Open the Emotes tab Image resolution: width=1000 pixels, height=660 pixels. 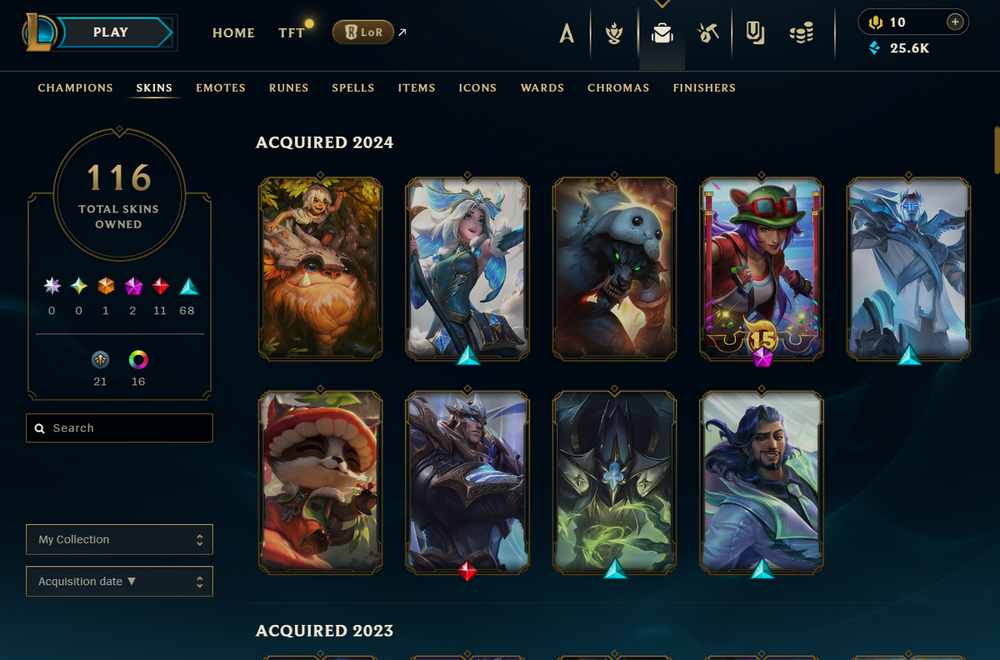coord(221,88)
